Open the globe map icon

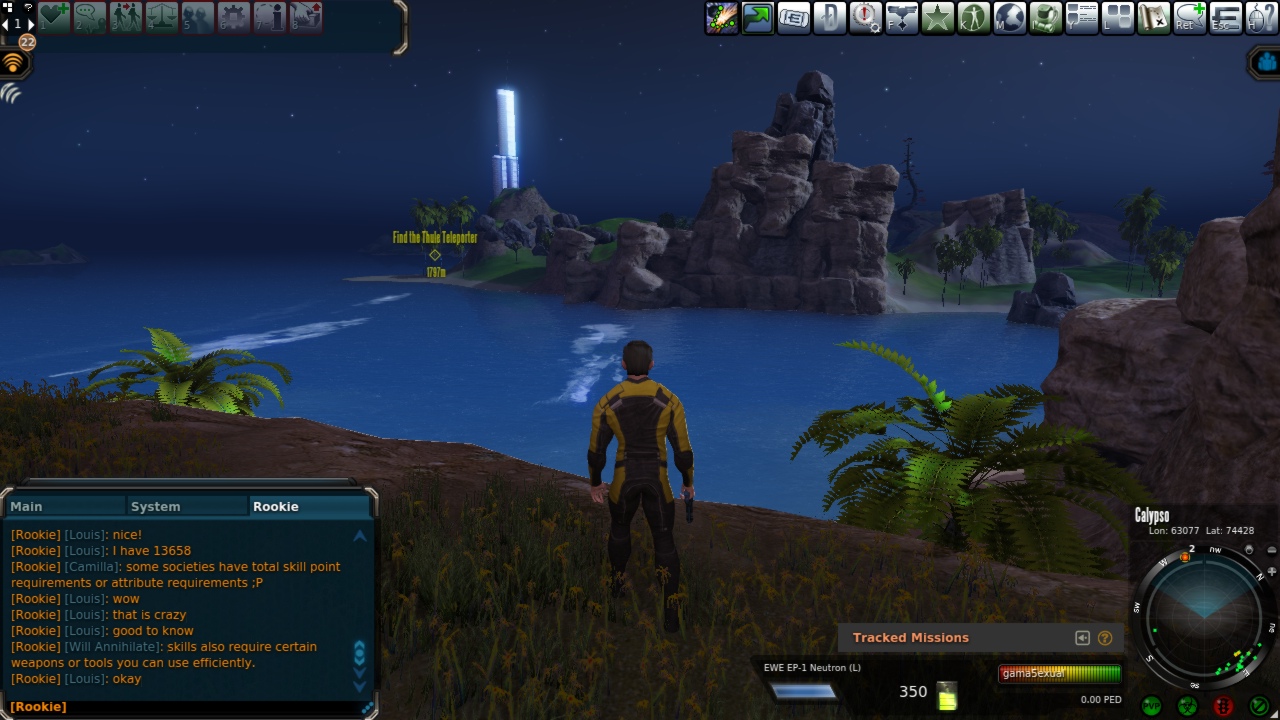pos(1009,17)
